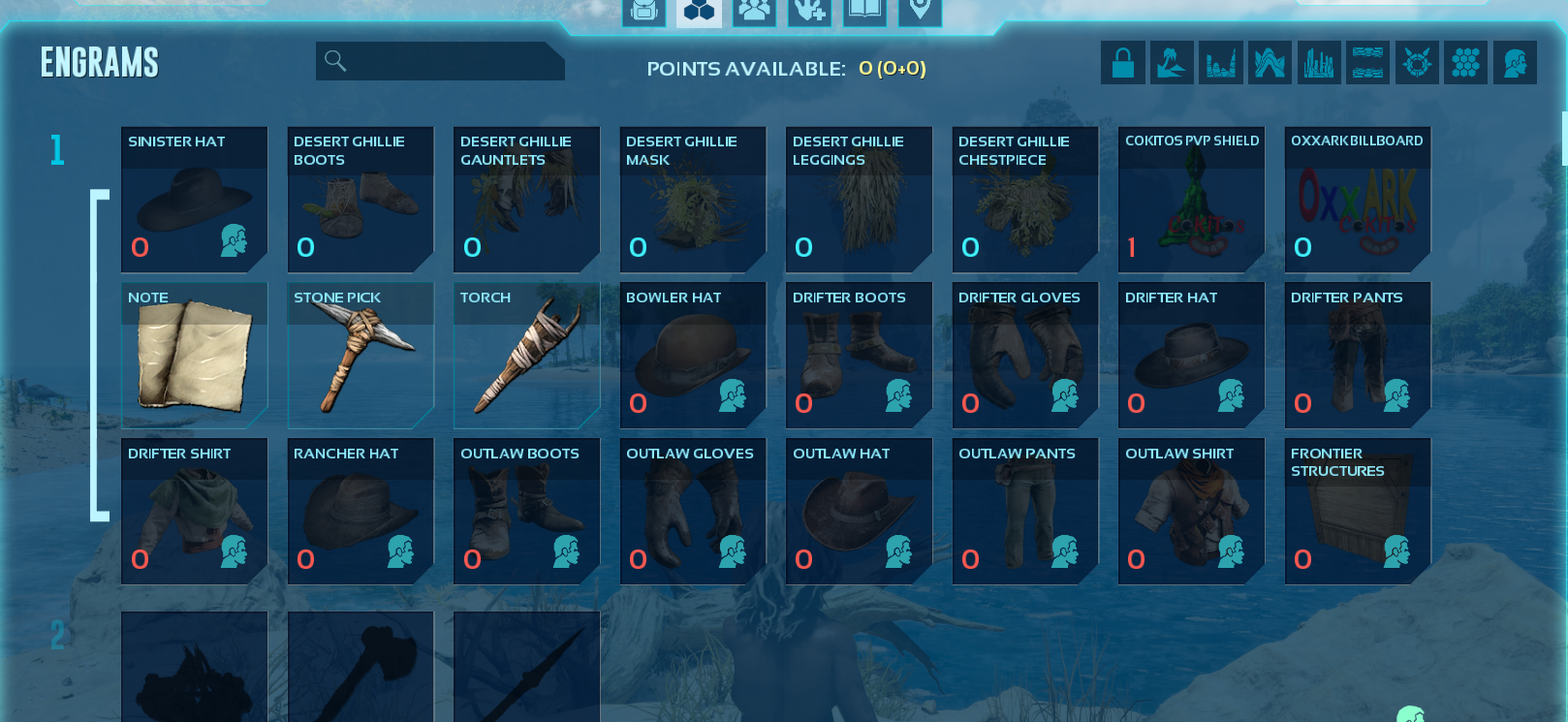This screenshot has width=1568, height=722.
Task: Select the Torch engram
Action: (526, 356)
